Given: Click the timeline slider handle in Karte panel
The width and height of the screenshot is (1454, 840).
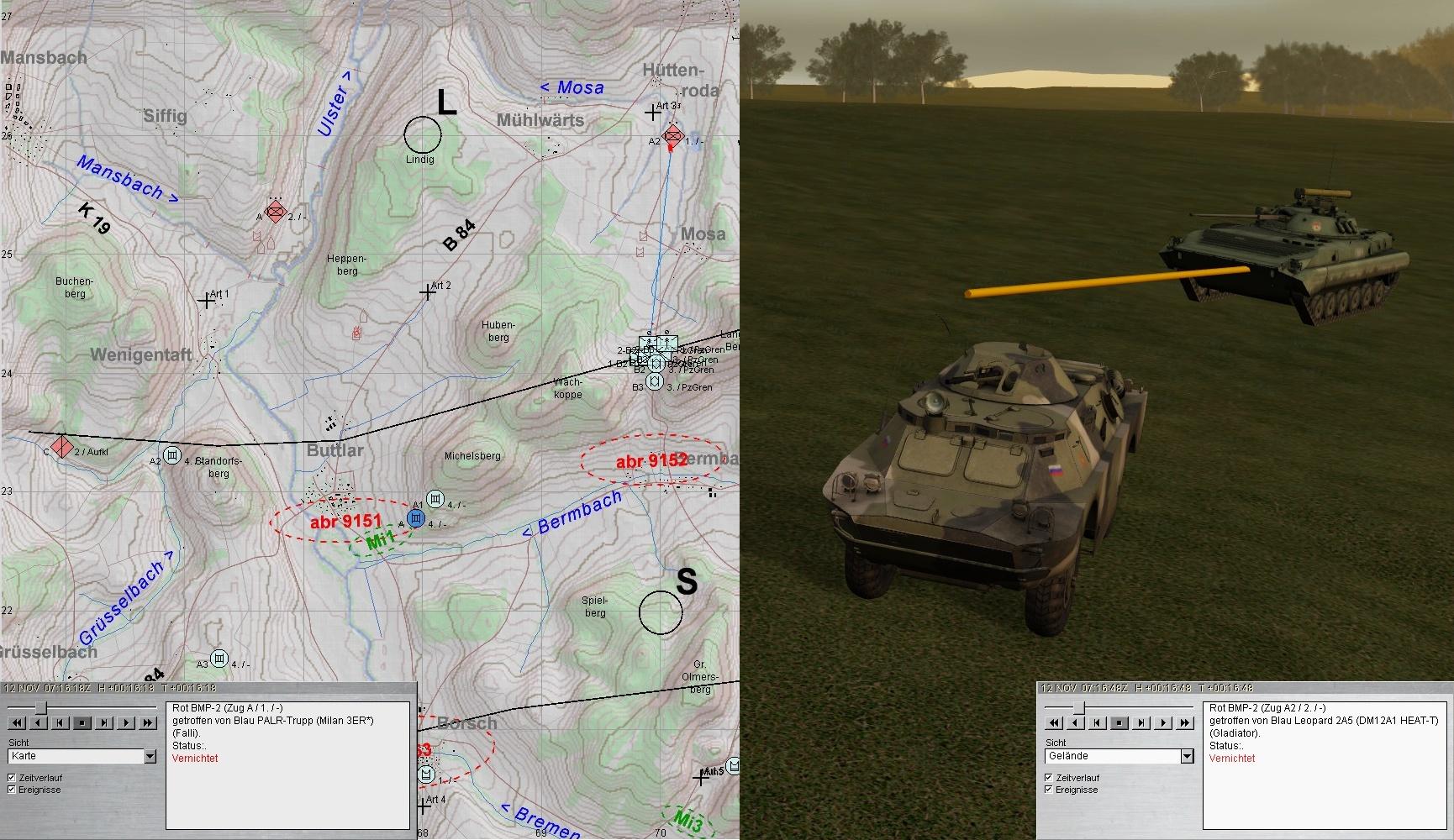Looking at the screenshot, I should (40, 707).
